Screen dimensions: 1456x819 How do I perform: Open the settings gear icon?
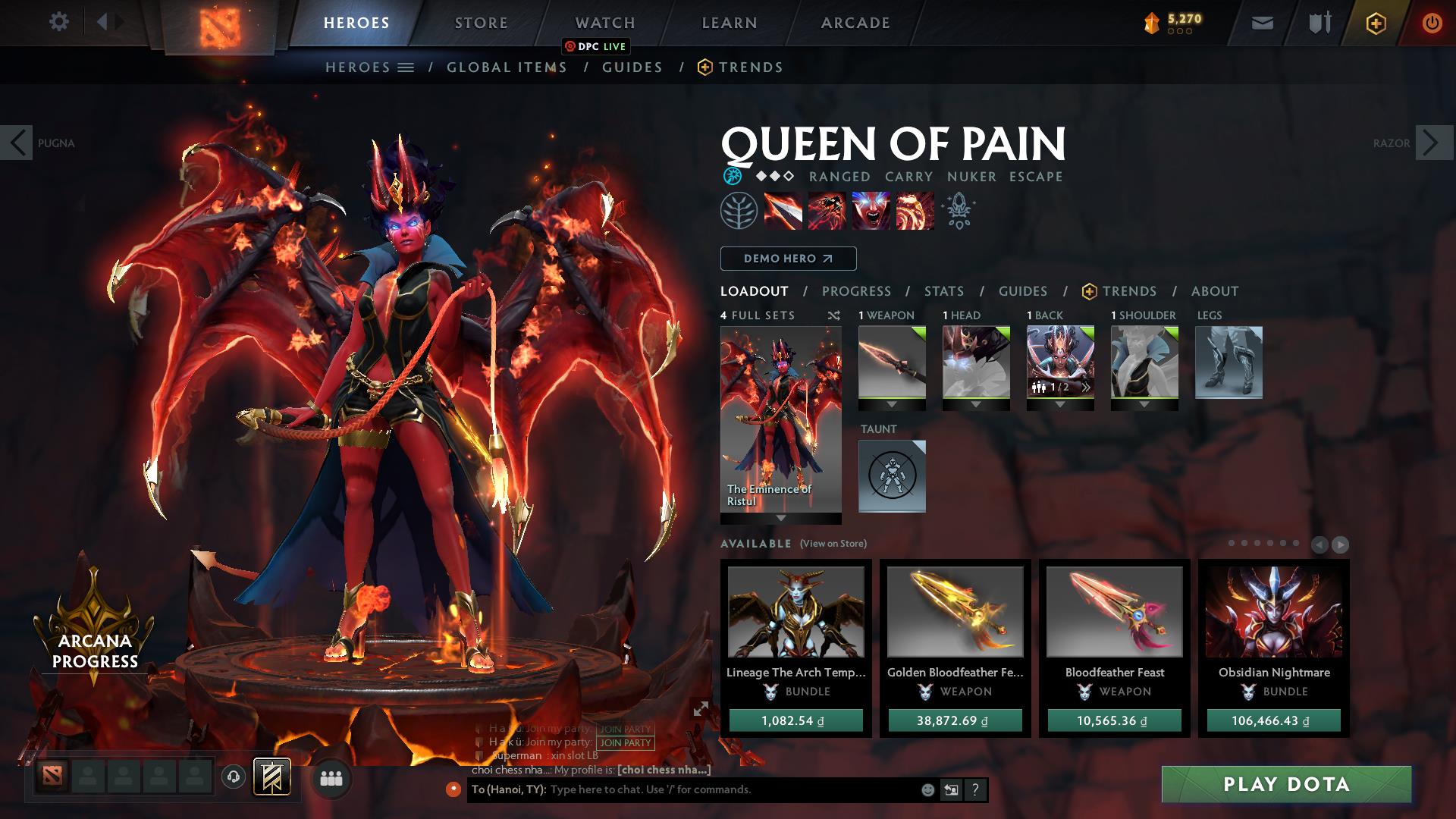tap(59, 22)
